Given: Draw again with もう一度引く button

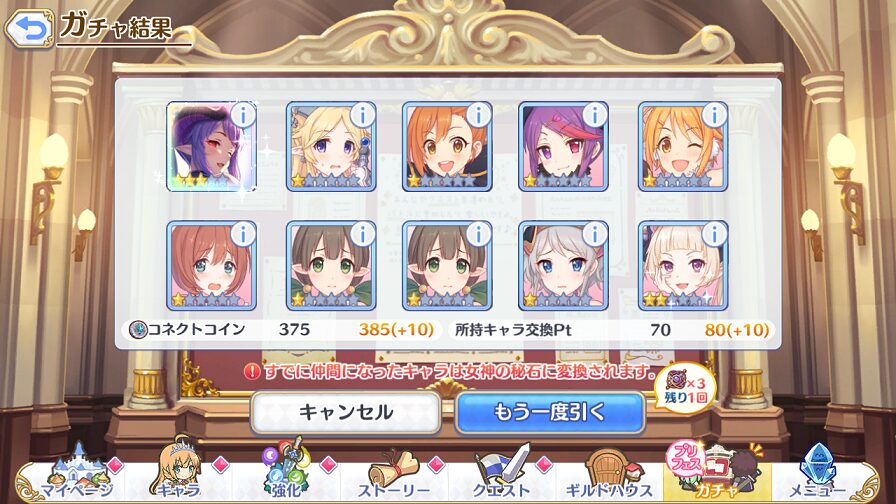Looking at the screenshot, I should [549, 411].
